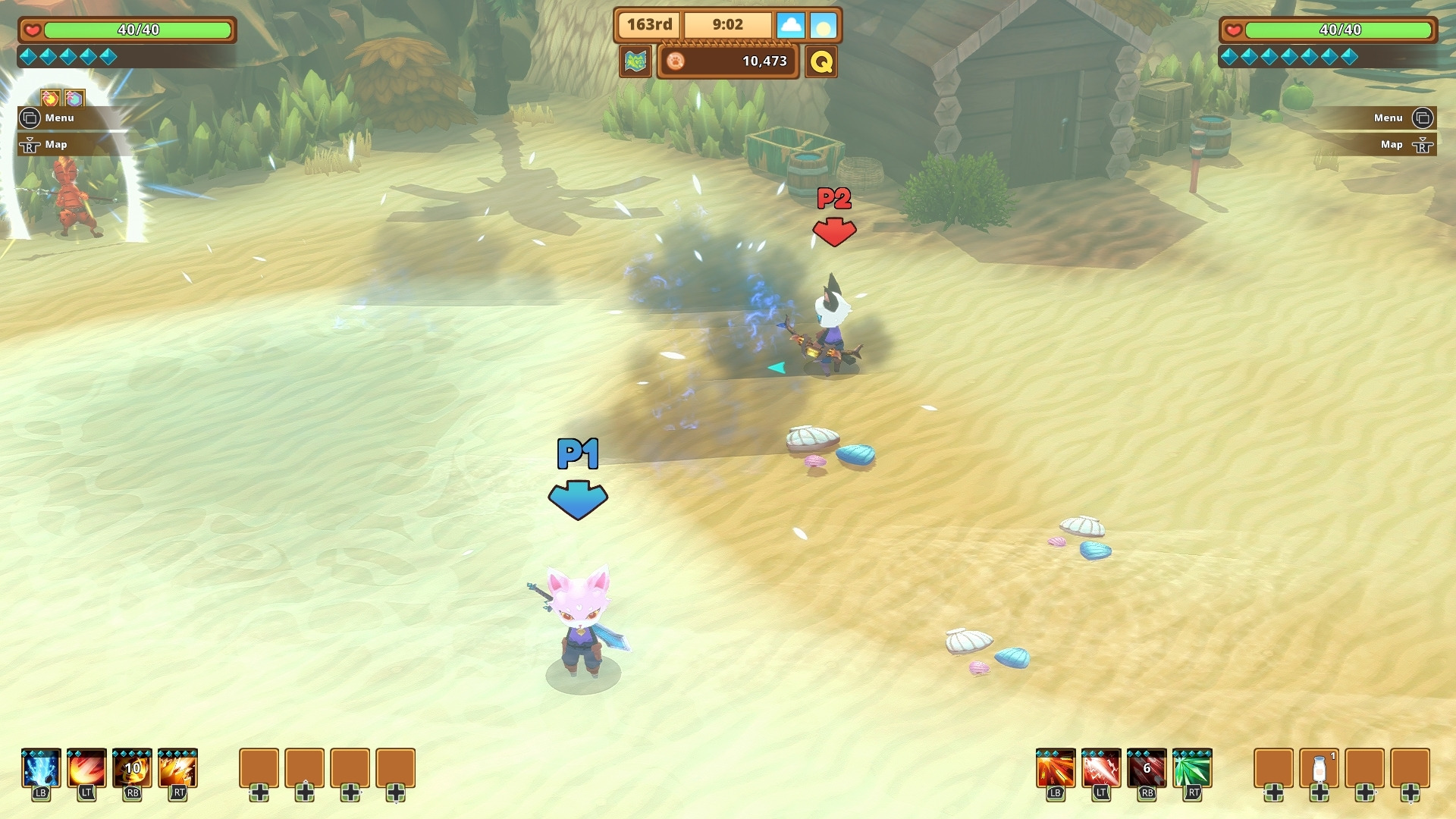
Task: Use Player 1's red fireball slash ability
Action: 86,769
